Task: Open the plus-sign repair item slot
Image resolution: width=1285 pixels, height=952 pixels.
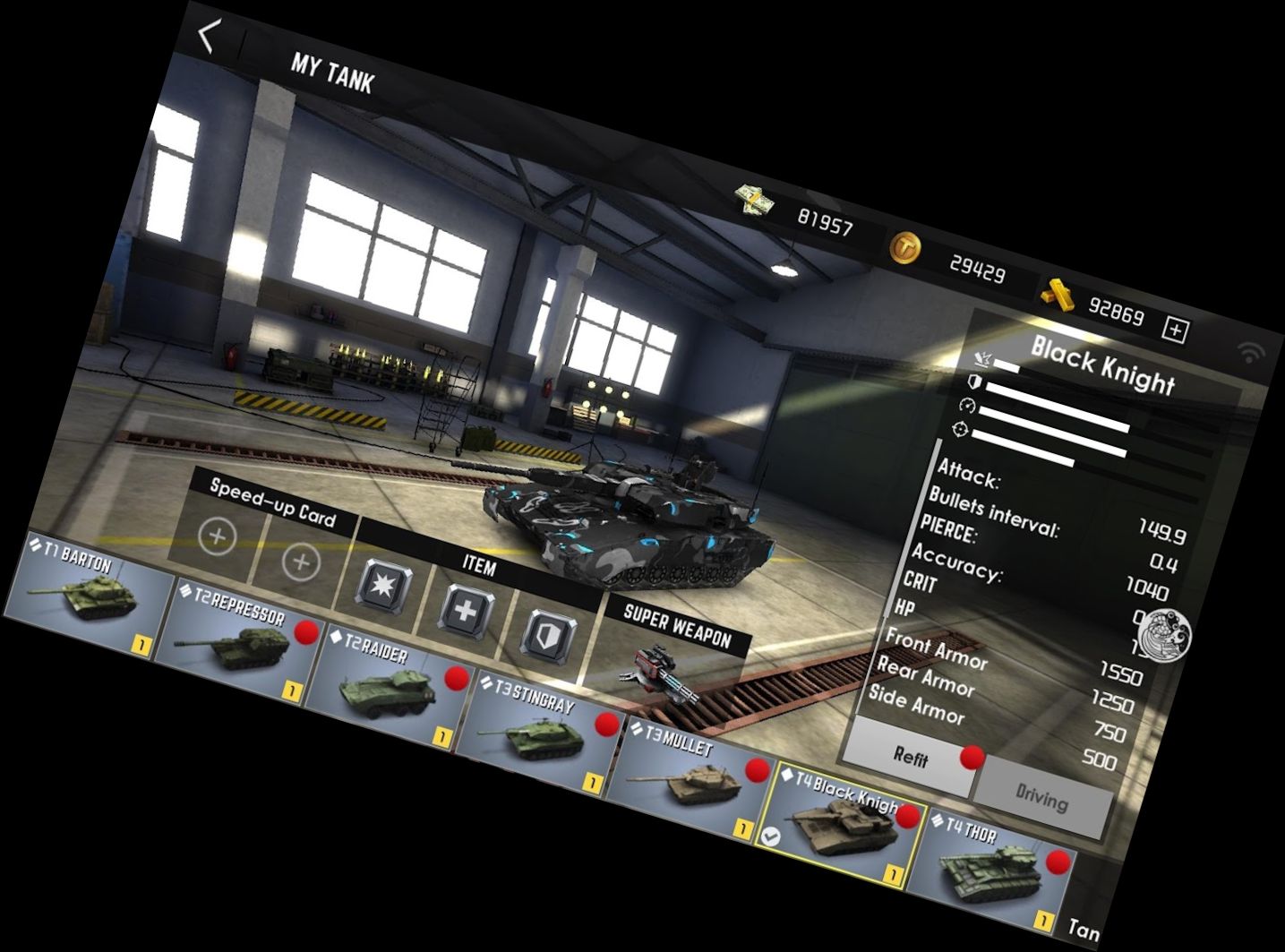Action: point(467,612)
